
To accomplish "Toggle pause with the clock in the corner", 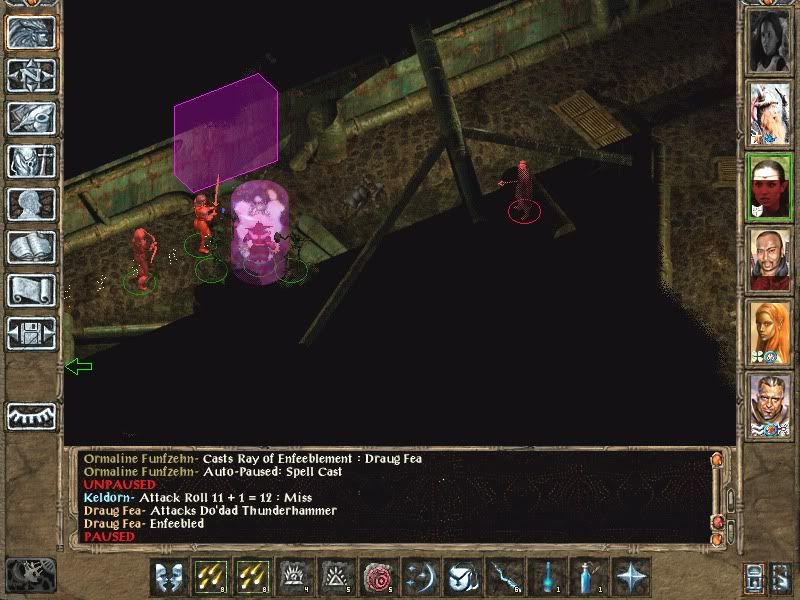I will (28, 573).
